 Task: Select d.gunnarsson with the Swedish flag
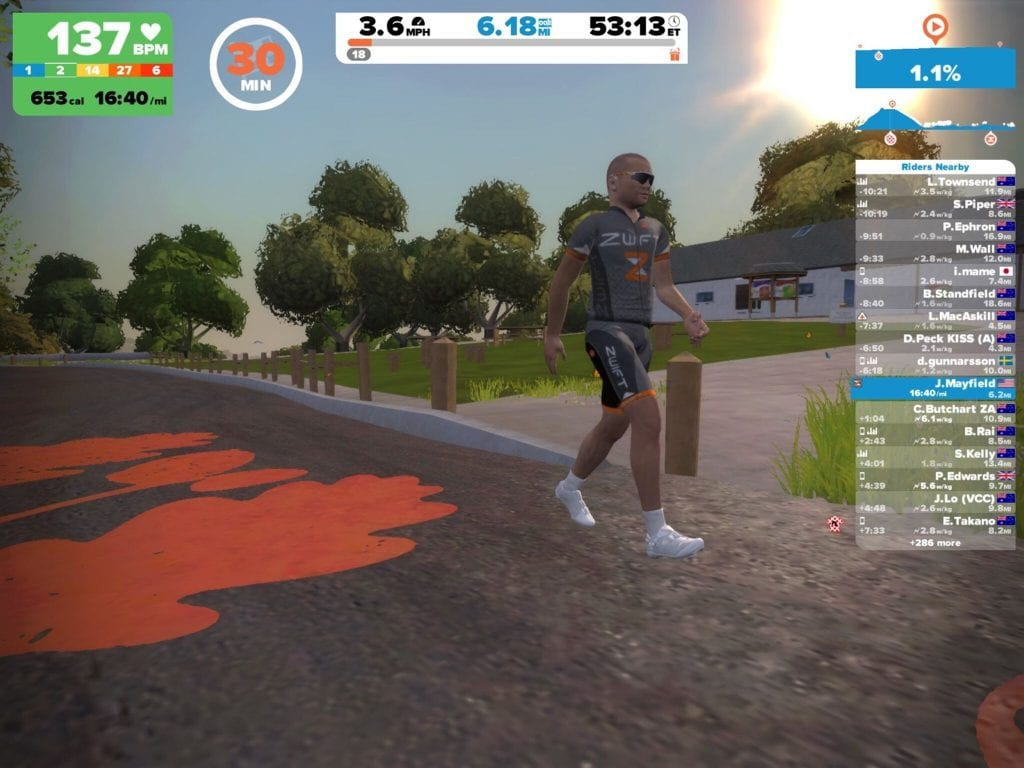(935, 365)
